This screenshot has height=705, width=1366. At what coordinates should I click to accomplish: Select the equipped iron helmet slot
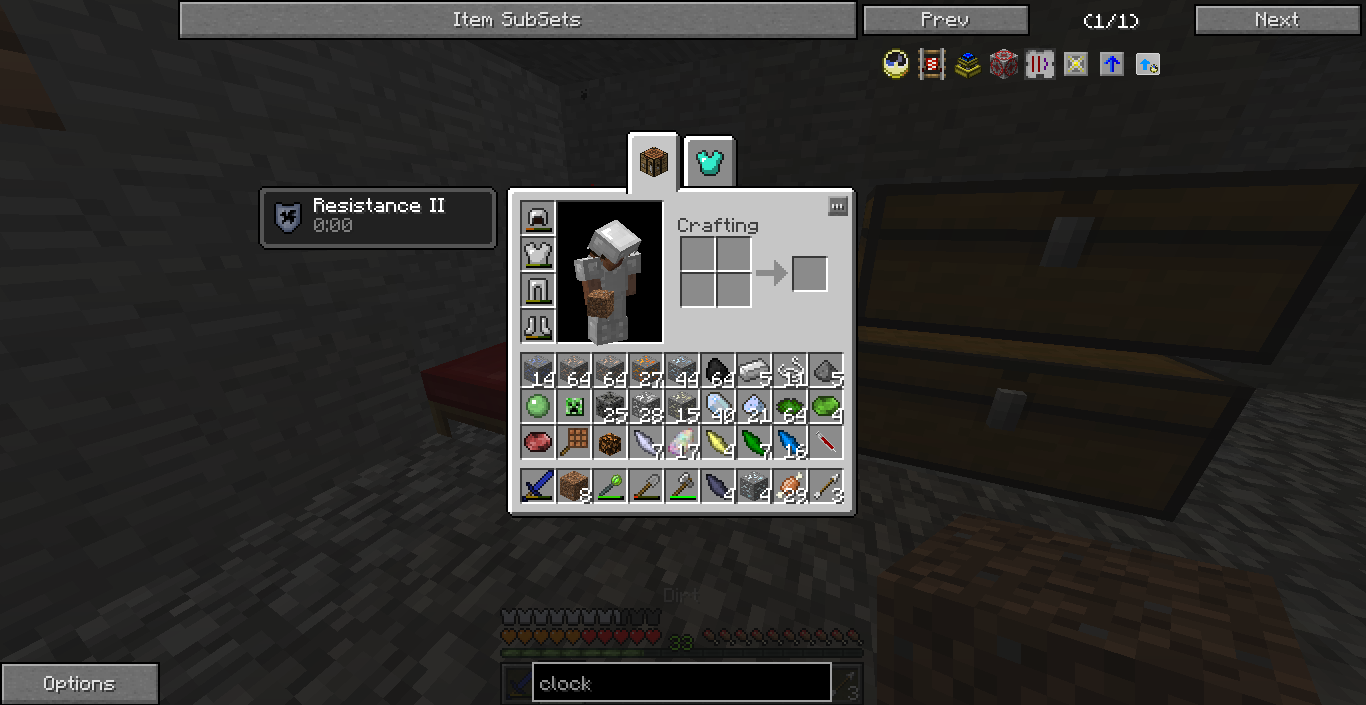pos(538,218)
